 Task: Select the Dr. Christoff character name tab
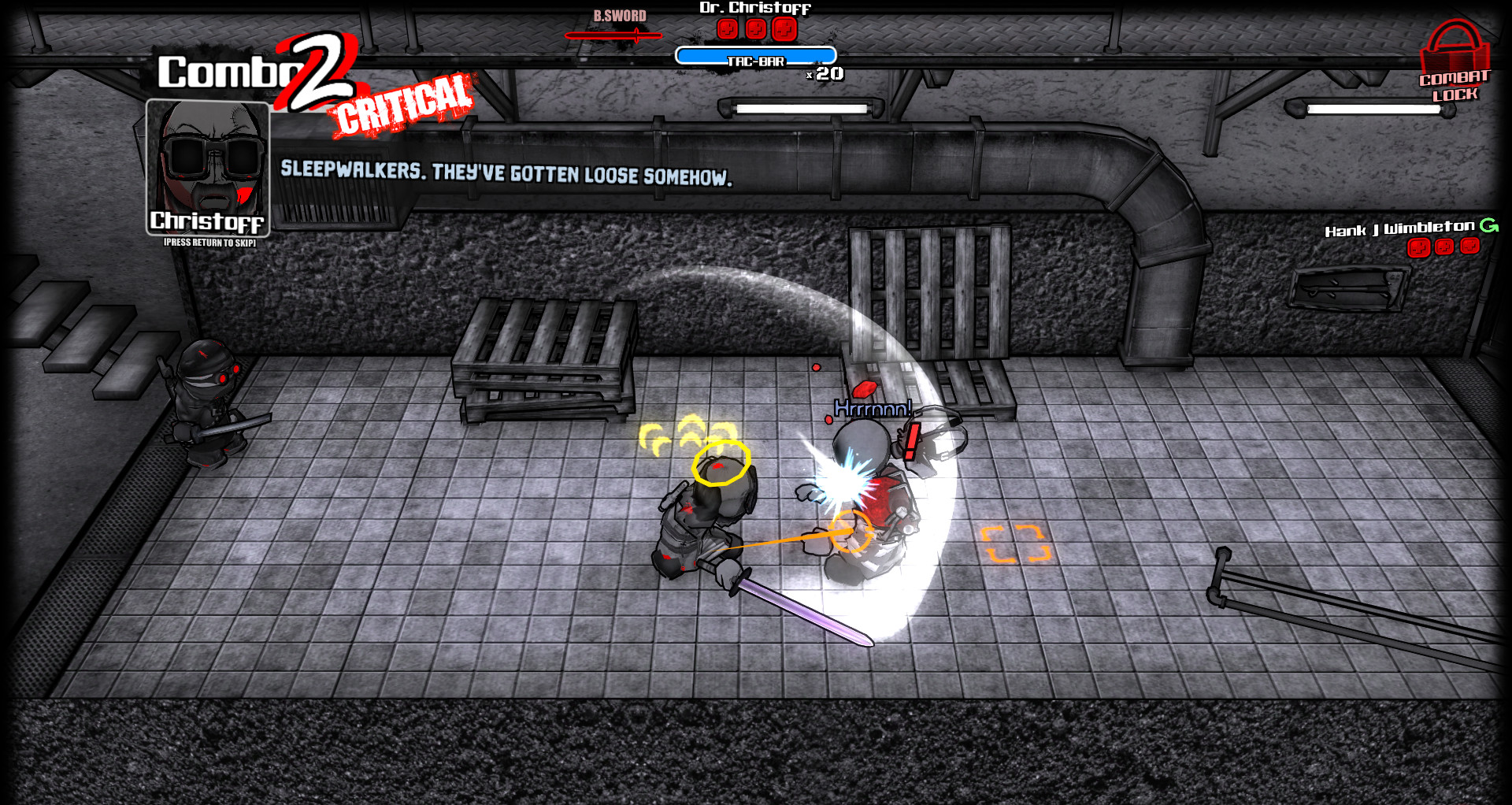[756, 8]
